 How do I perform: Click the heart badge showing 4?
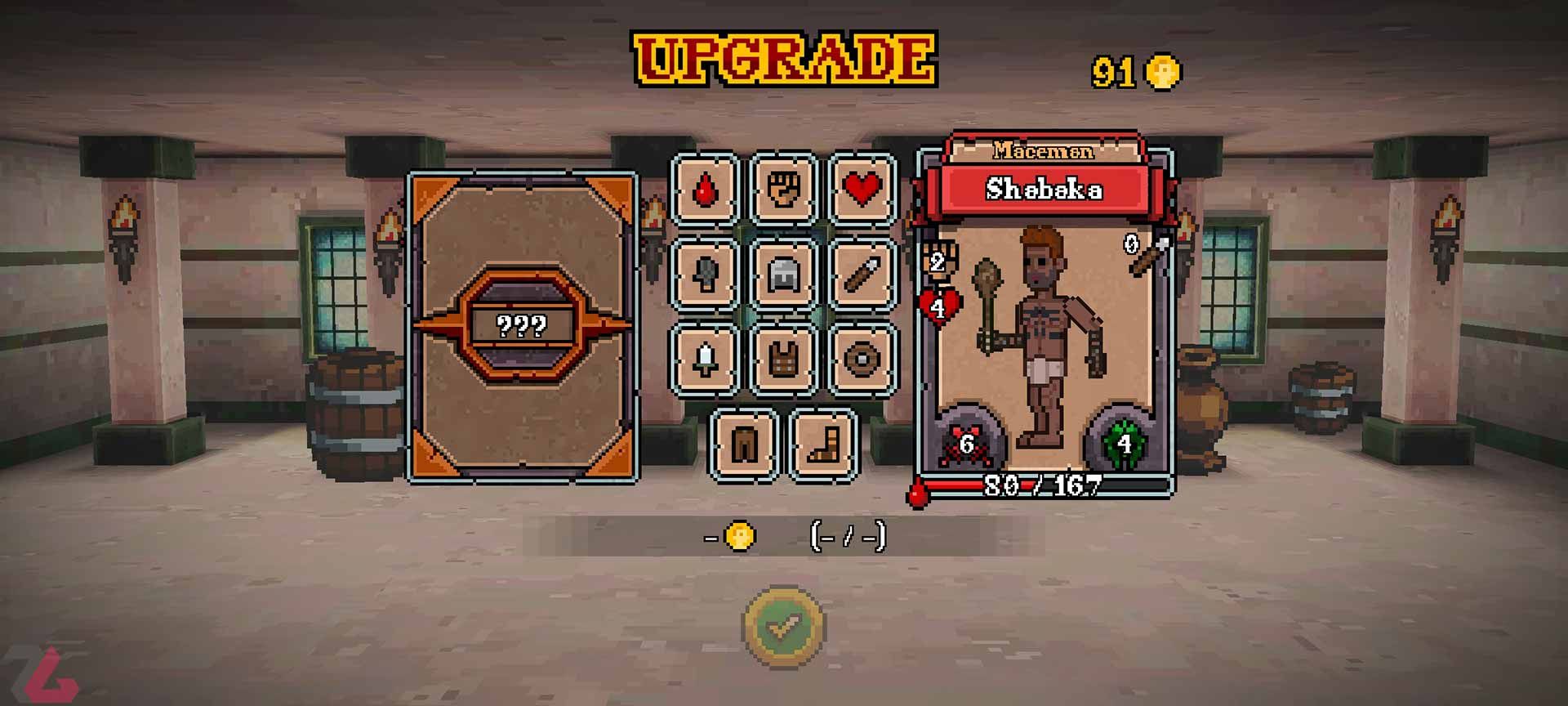941,306
